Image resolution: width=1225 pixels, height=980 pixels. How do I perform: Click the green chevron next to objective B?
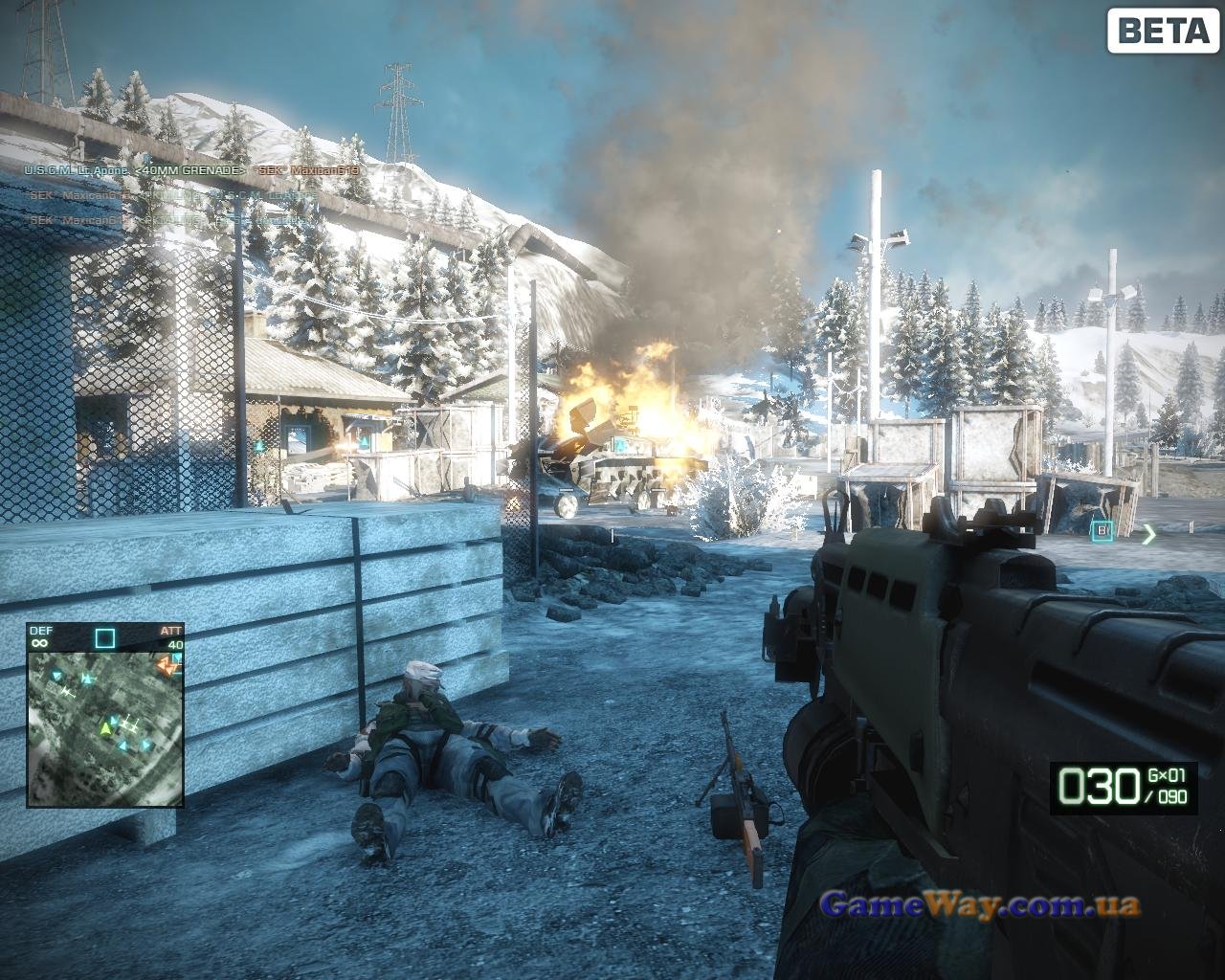(x=1148, y=534)
